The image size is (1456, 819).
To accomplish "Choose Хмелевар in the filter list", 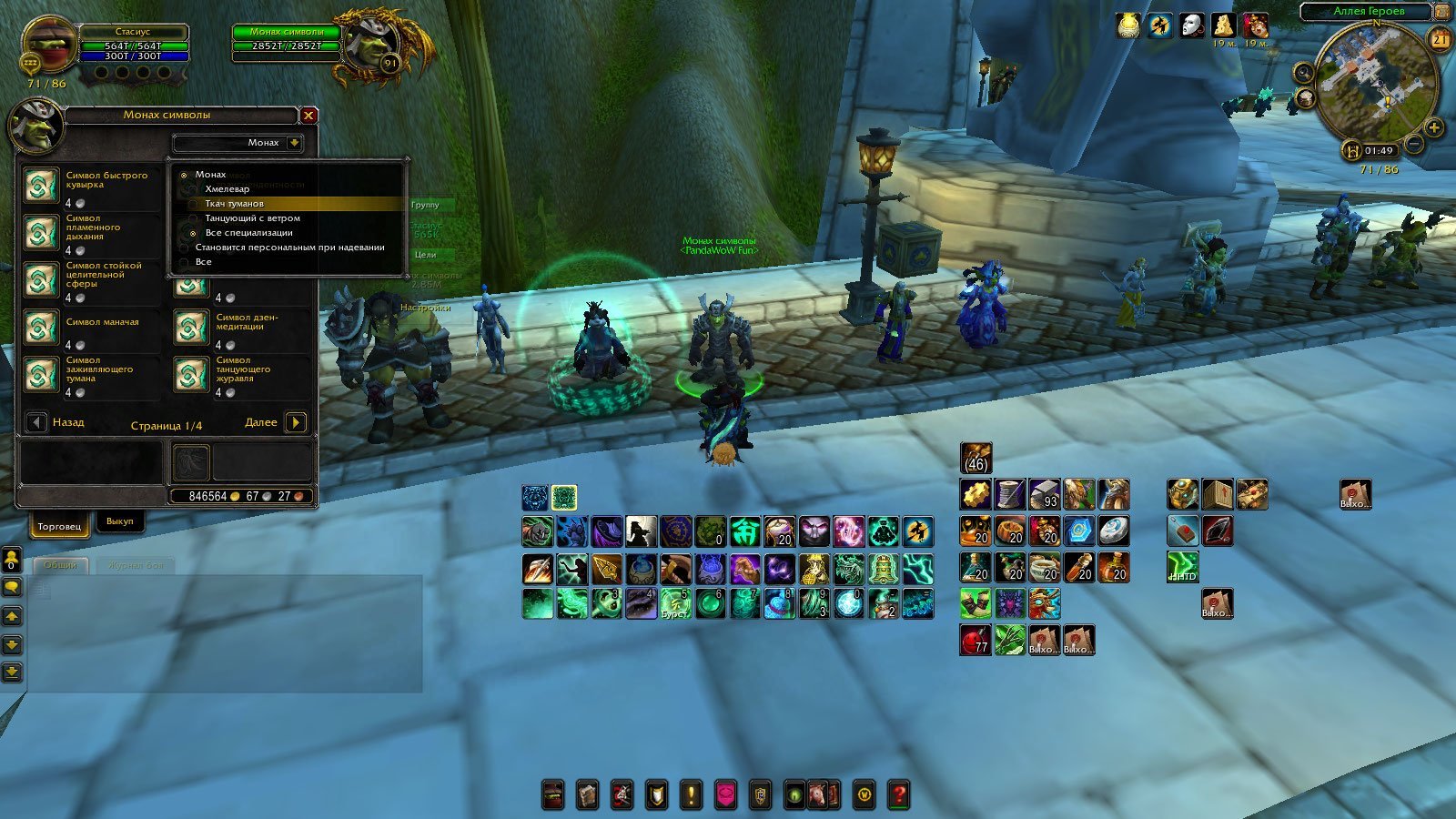I will pyautogui.click(x=227, y=189).
